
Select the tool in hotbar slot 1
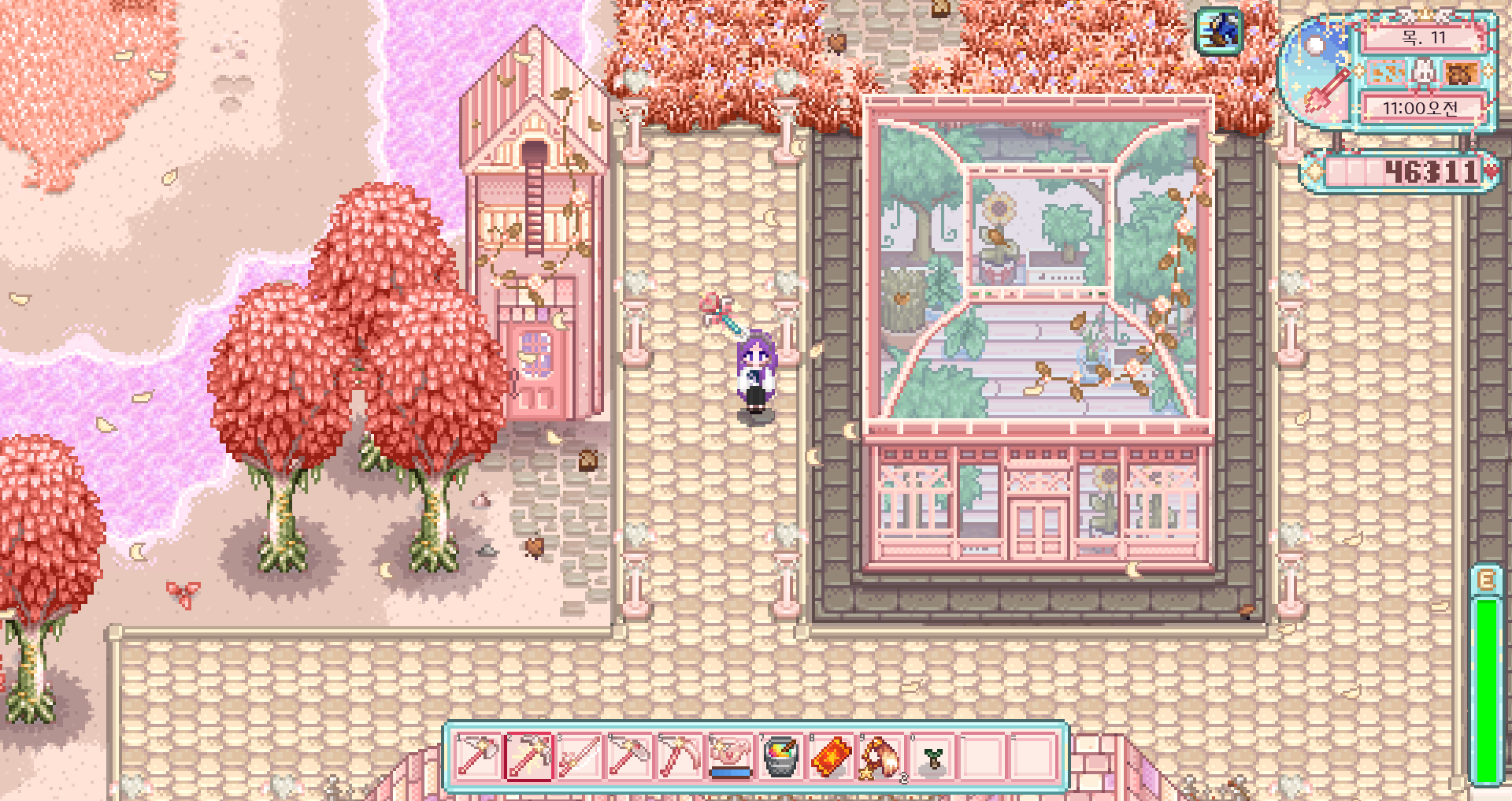478,757
